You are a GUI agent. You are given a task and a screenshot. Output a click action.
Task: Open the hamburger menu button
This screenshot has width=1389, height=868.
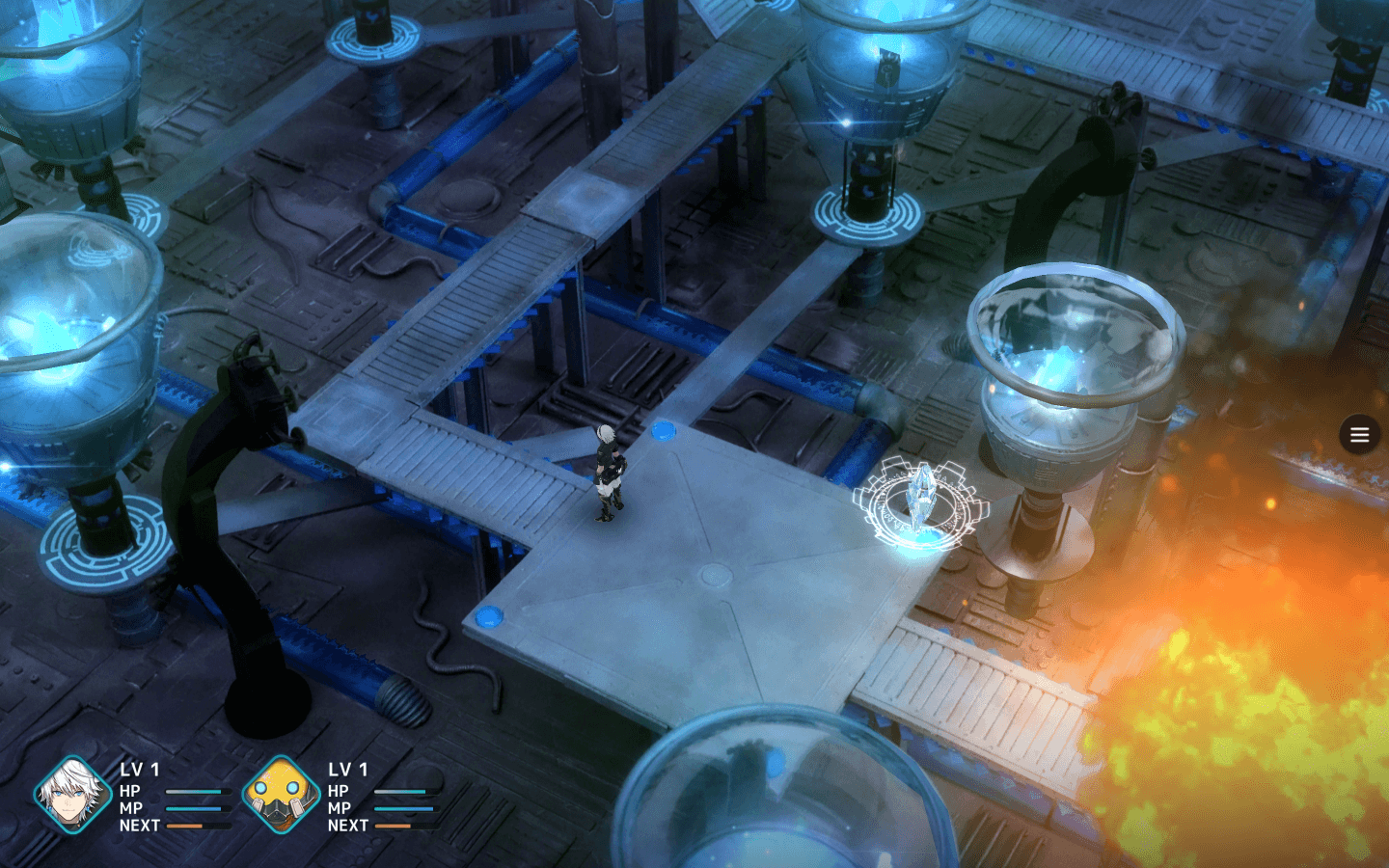(1359, 435)
